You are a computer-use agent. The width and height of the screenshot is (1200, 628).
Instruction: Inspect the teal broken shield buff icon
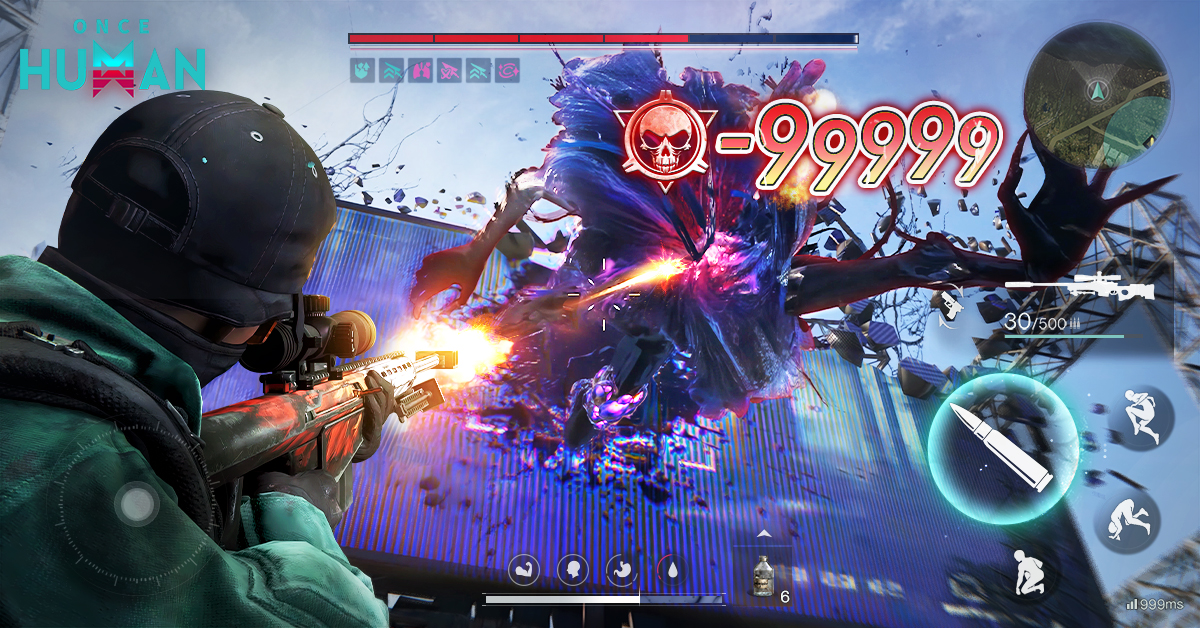pos(362,70)
